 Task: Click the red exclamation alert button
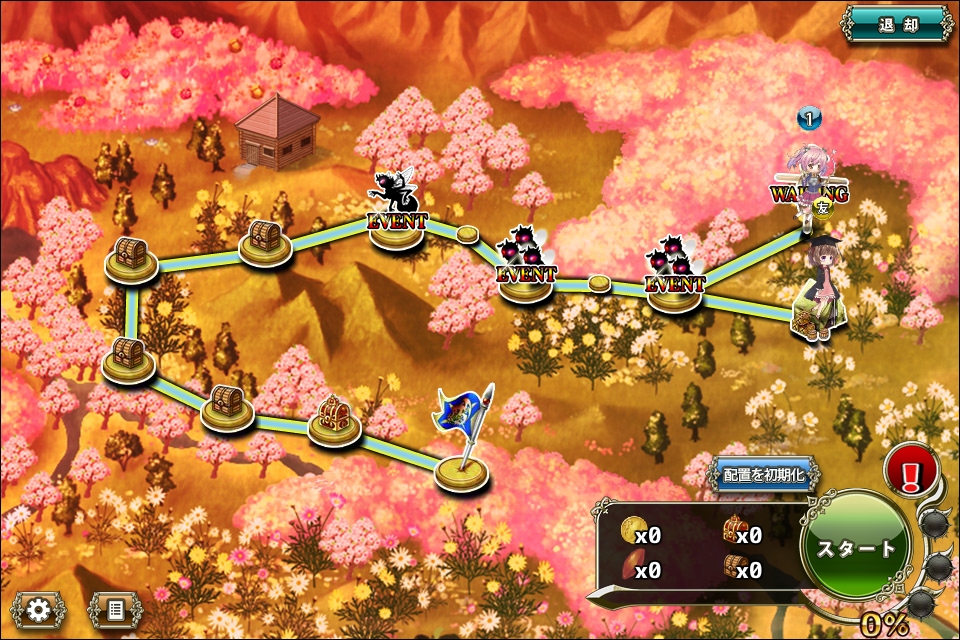coord(911,470)
